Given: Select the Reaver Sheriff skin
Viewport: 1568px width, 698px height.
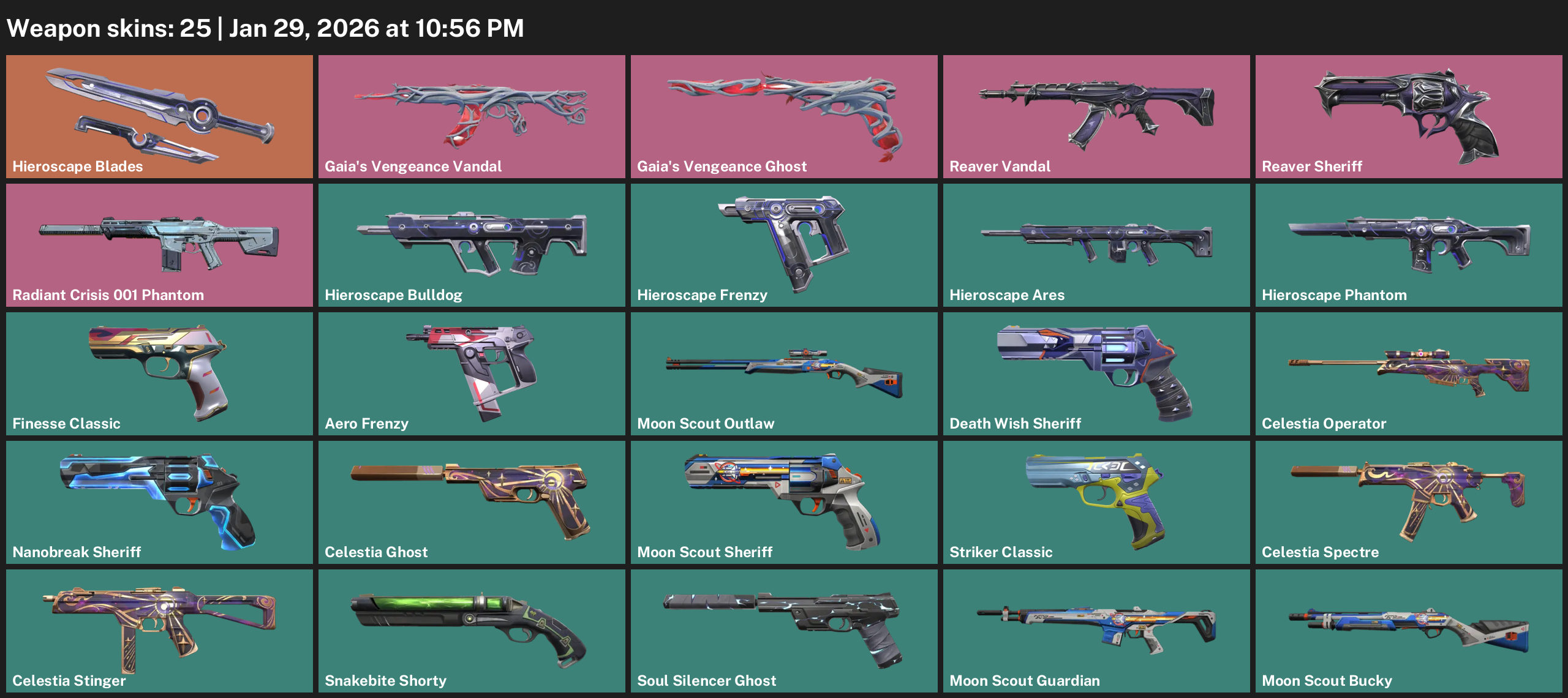Looking at the screenshot, I should (x=1409, y=116).
